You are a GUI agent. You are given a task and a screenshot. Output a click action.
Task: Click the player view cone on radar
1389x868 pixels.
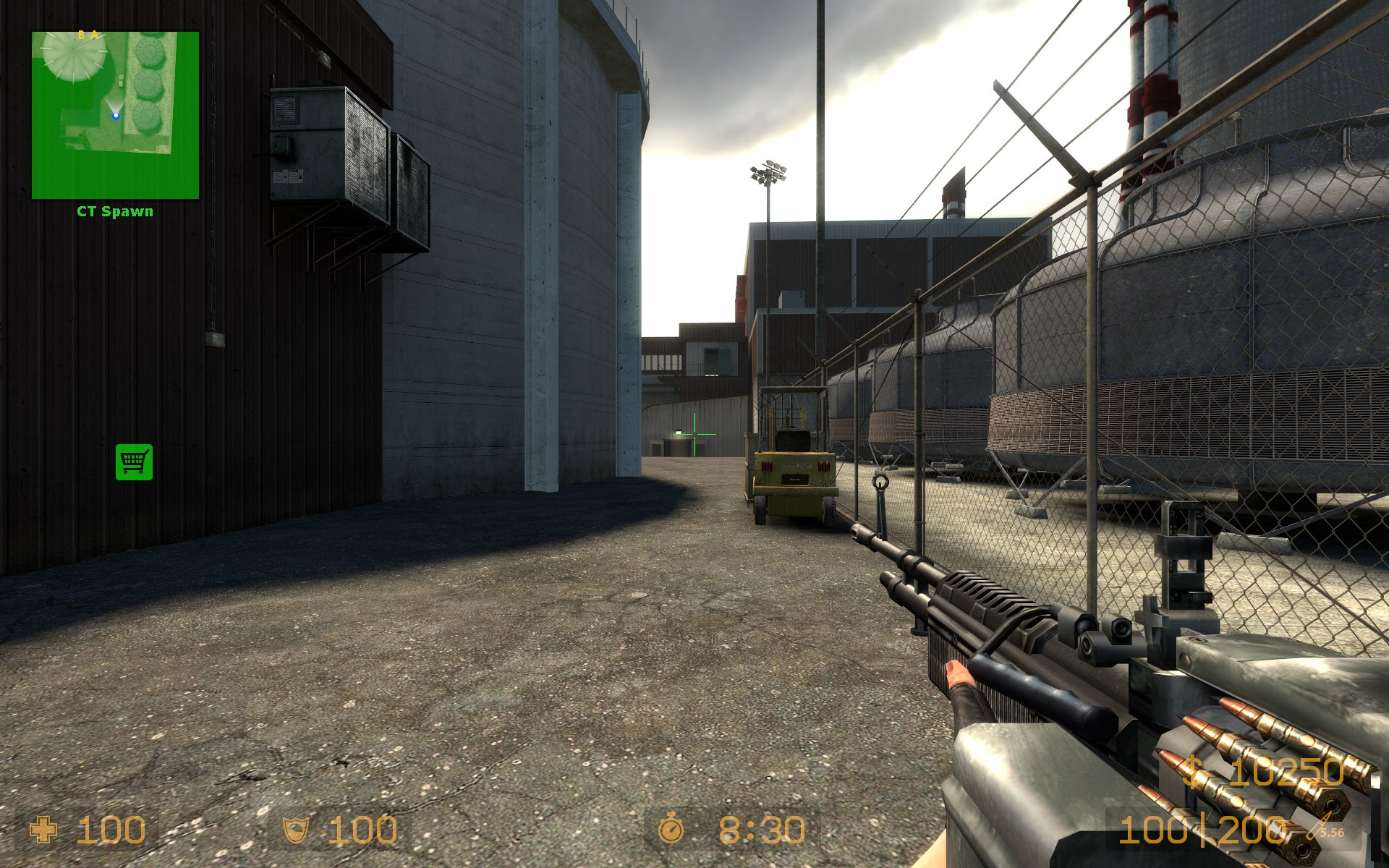pos(114,101)
